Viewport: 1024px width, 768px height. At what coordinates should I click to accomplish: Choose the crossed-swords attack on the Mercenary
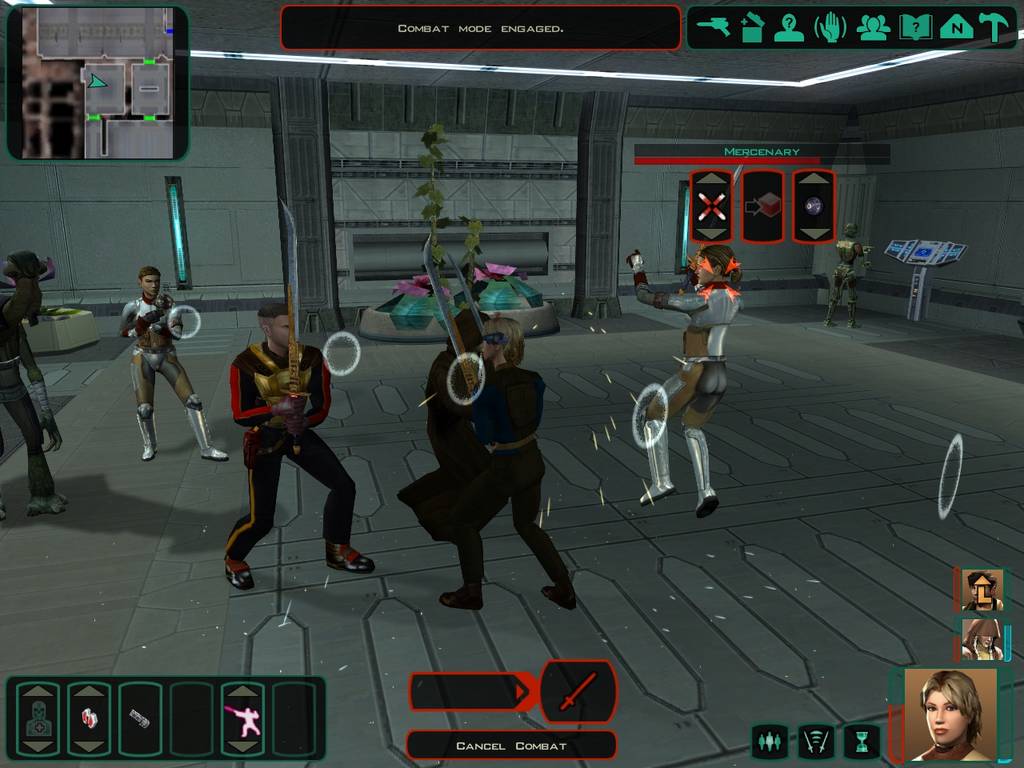click(711, 206)
